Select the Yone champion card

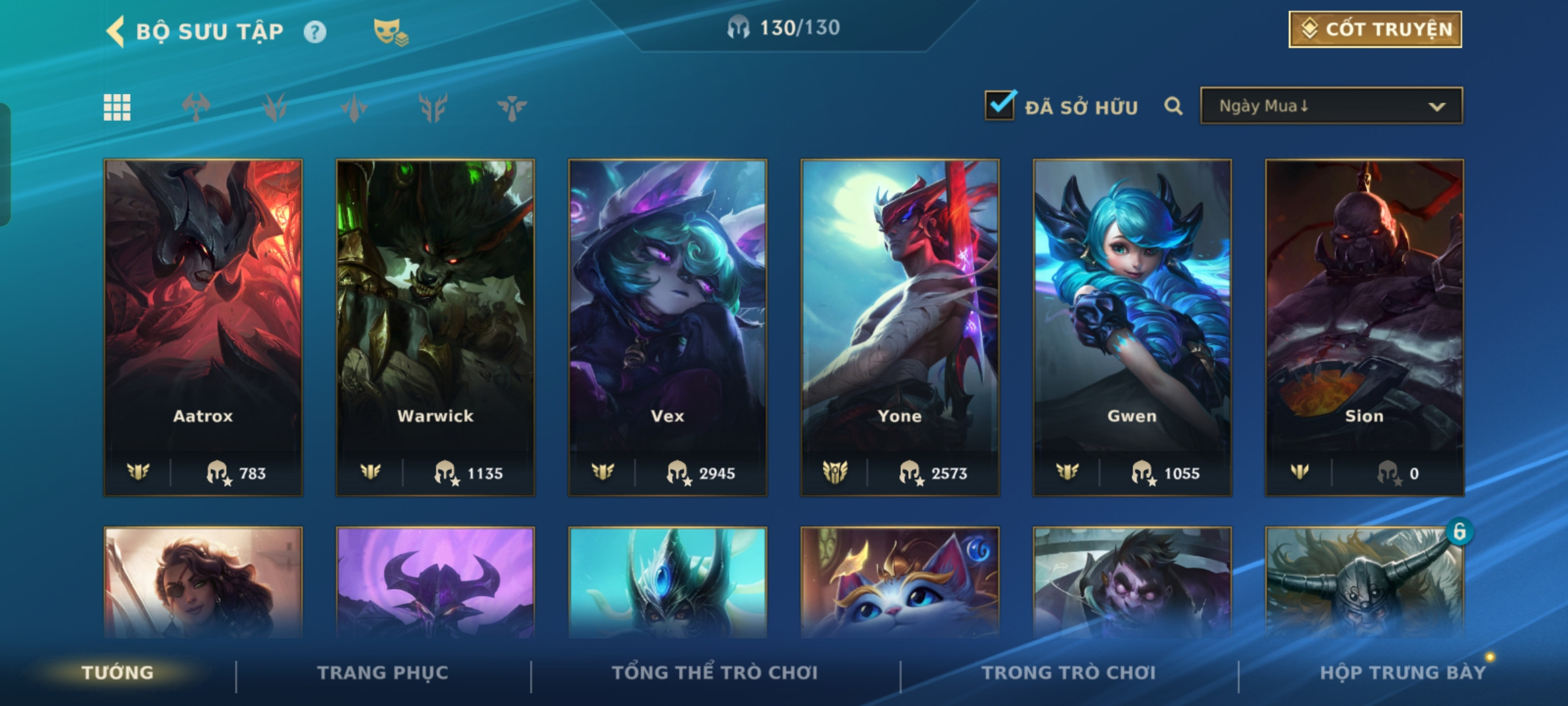(900, 327)
